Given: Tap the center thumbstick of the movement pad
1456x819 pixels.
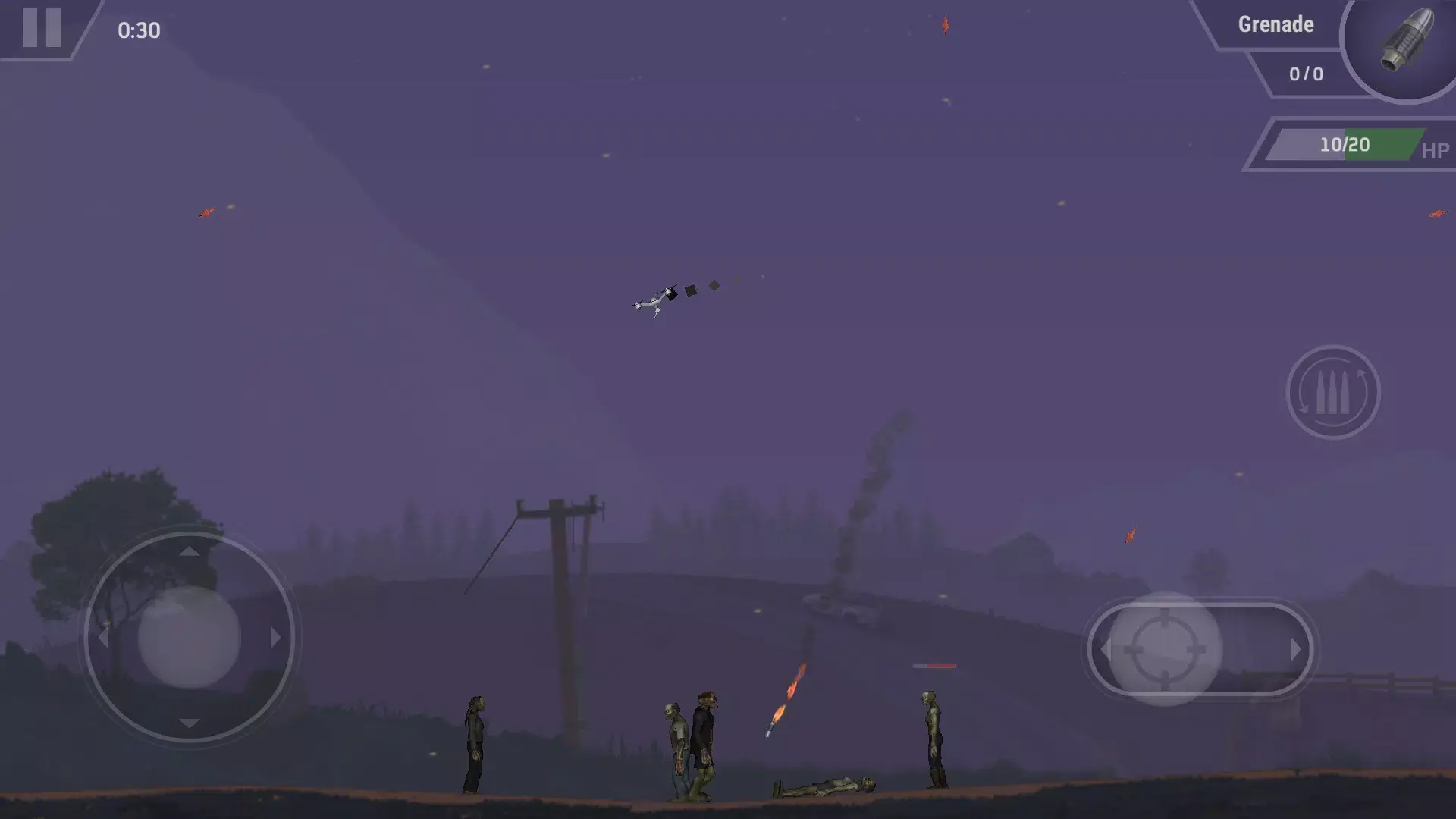Looking at the screenshot, I should coord(188,639).
